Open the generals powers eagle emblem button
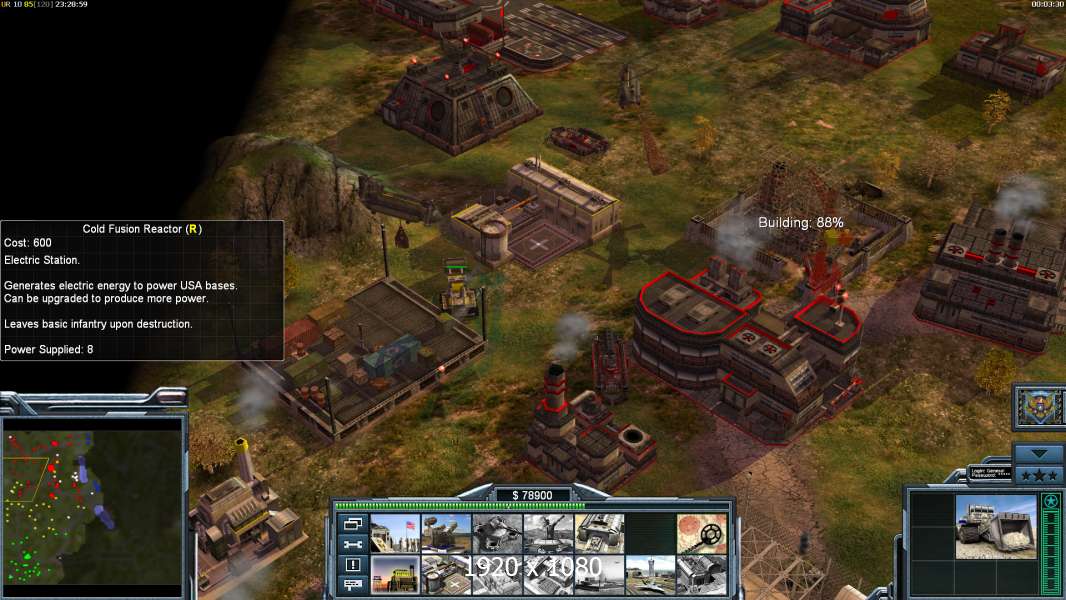This screenshot has width=1066, height=600. 1038,405
